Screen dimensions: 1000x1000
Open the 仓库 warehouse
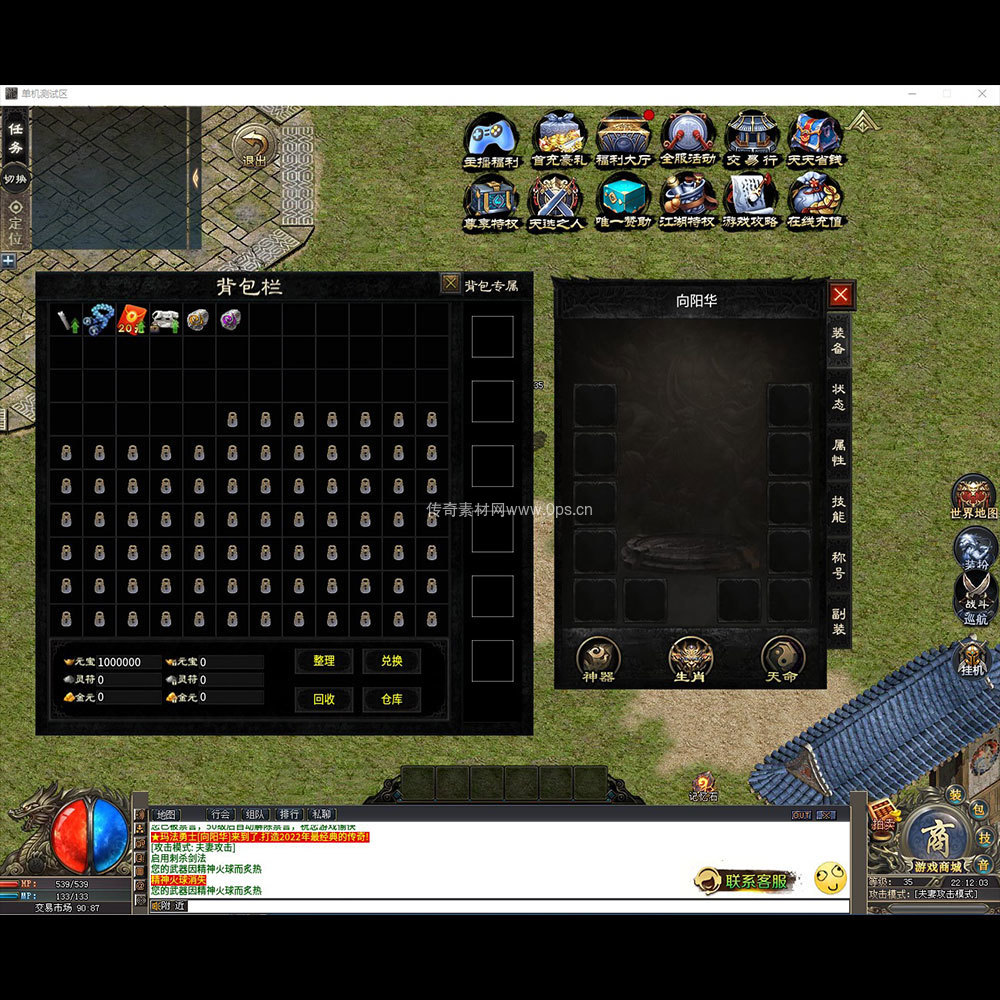(x=391, y=699)
